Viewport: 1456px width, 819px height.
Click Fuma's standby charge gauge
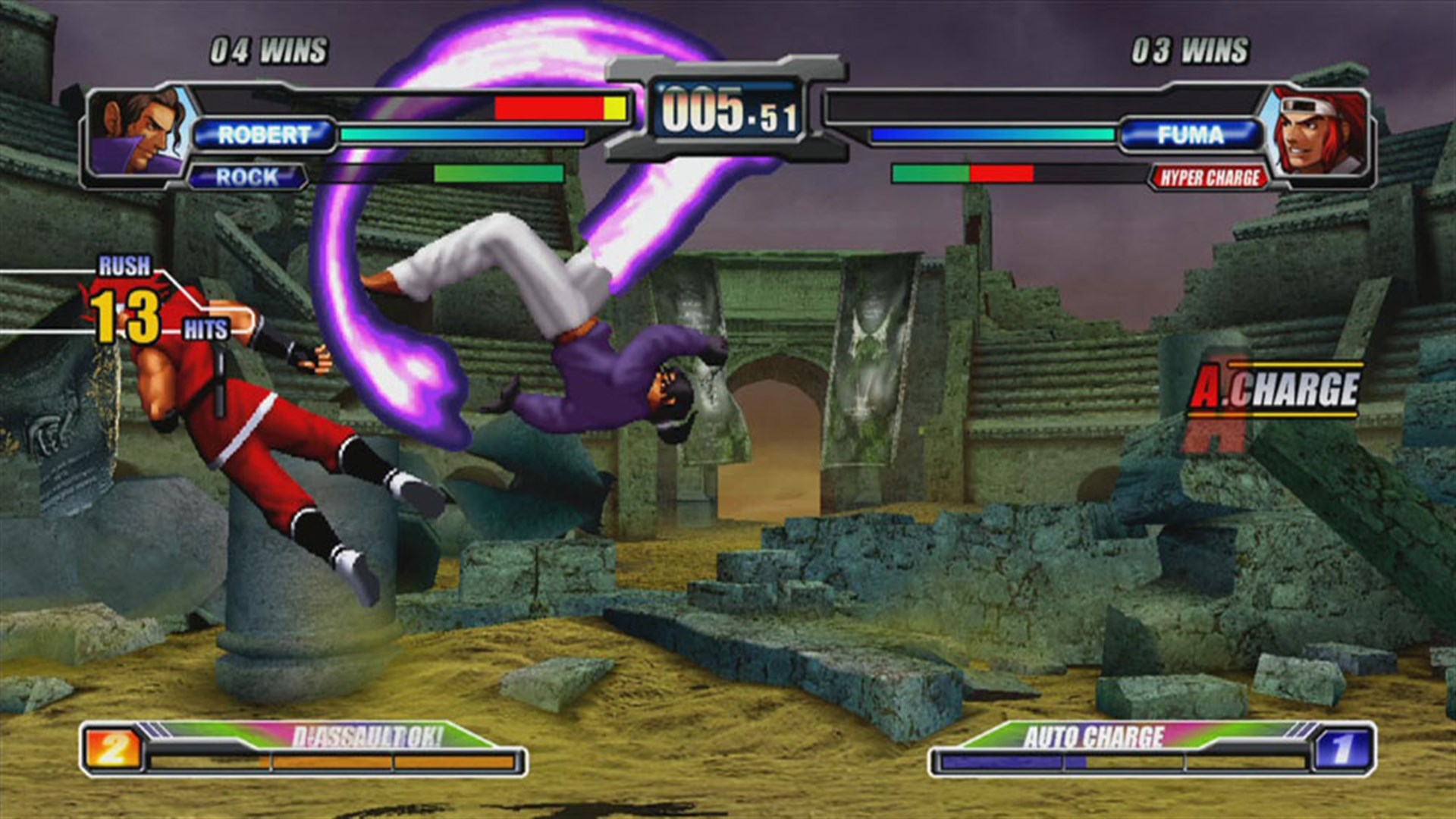pyautogui.click(x=963, y=174)
